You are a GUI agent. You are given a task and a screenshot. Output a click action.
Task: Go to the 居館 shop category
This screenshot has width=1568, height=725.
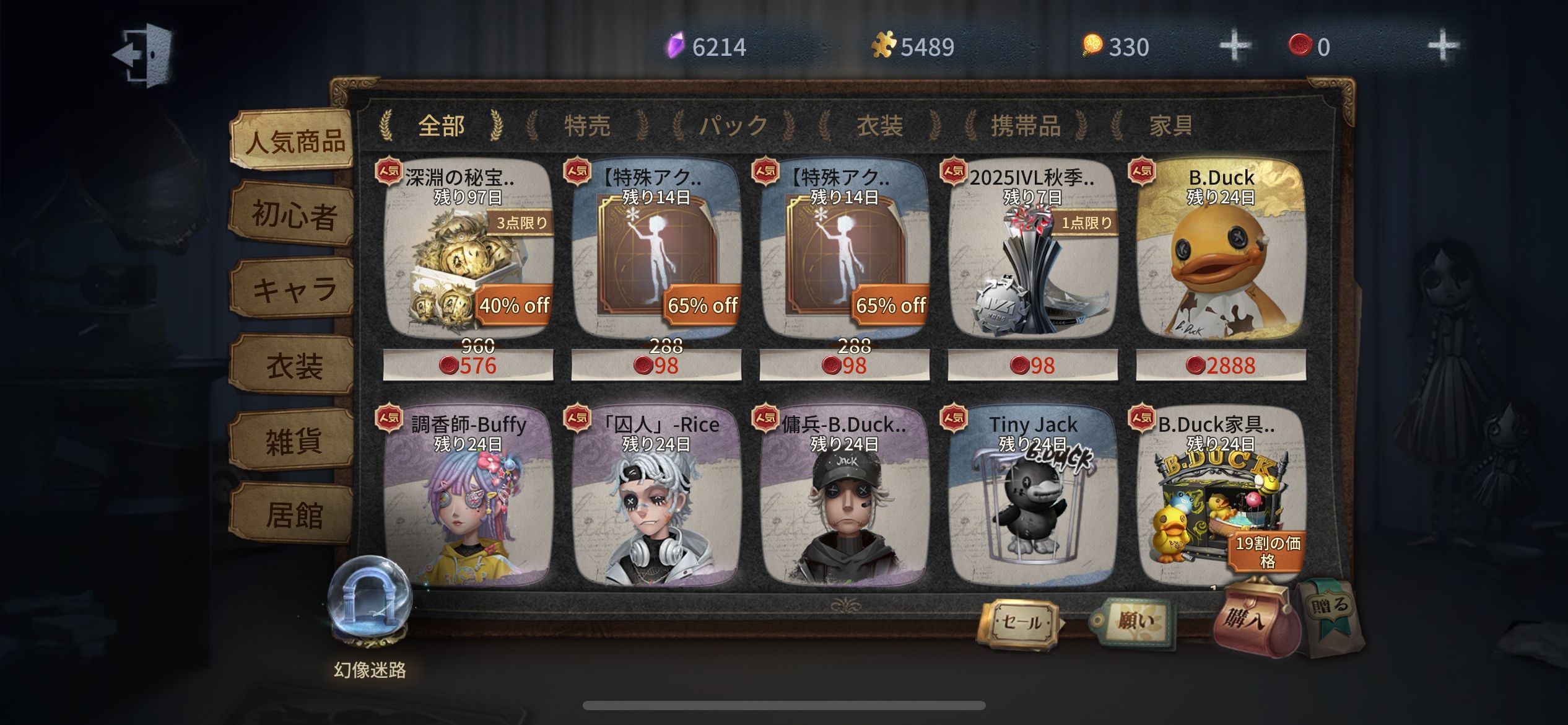(x=294, y=515)
